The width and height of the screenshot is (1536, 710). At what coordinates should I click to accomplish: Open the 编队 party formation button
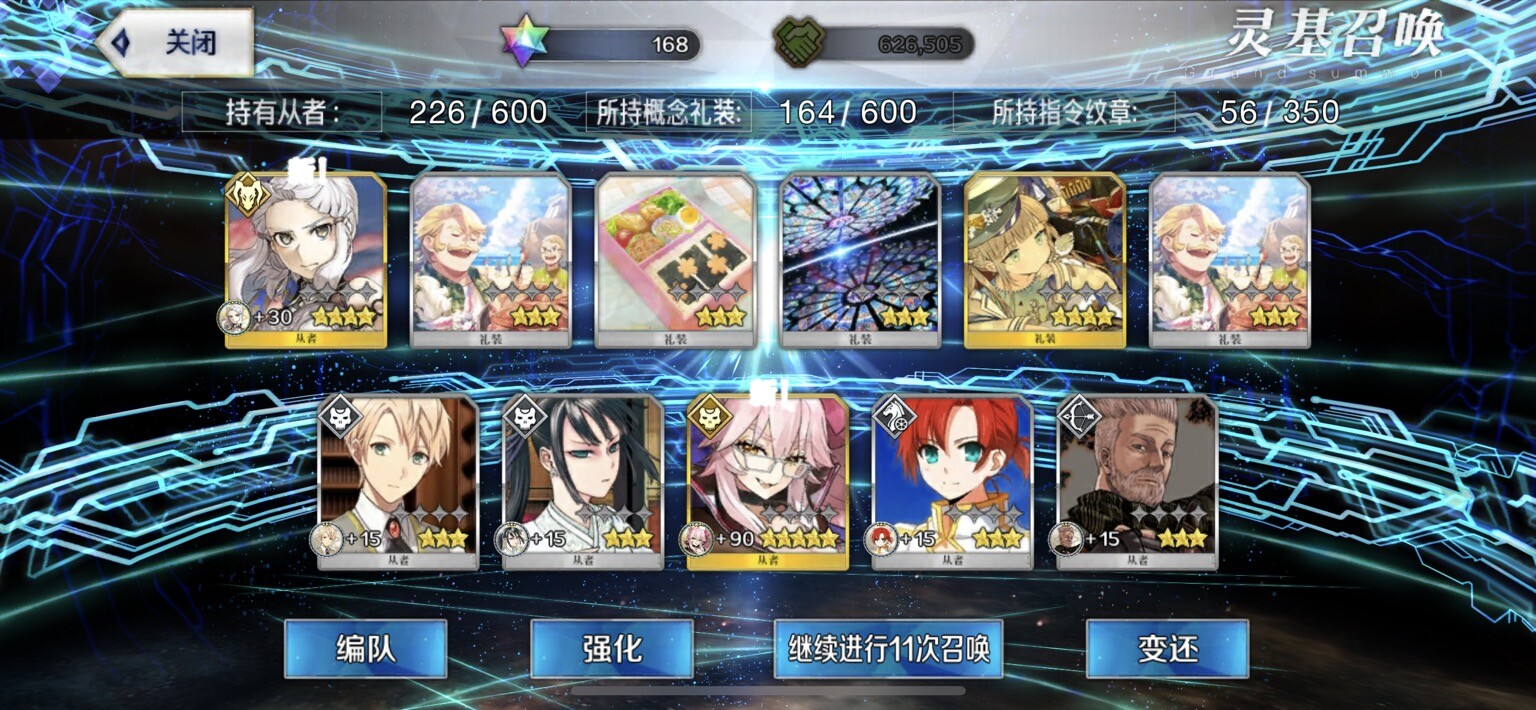click(x=365, y=648)
